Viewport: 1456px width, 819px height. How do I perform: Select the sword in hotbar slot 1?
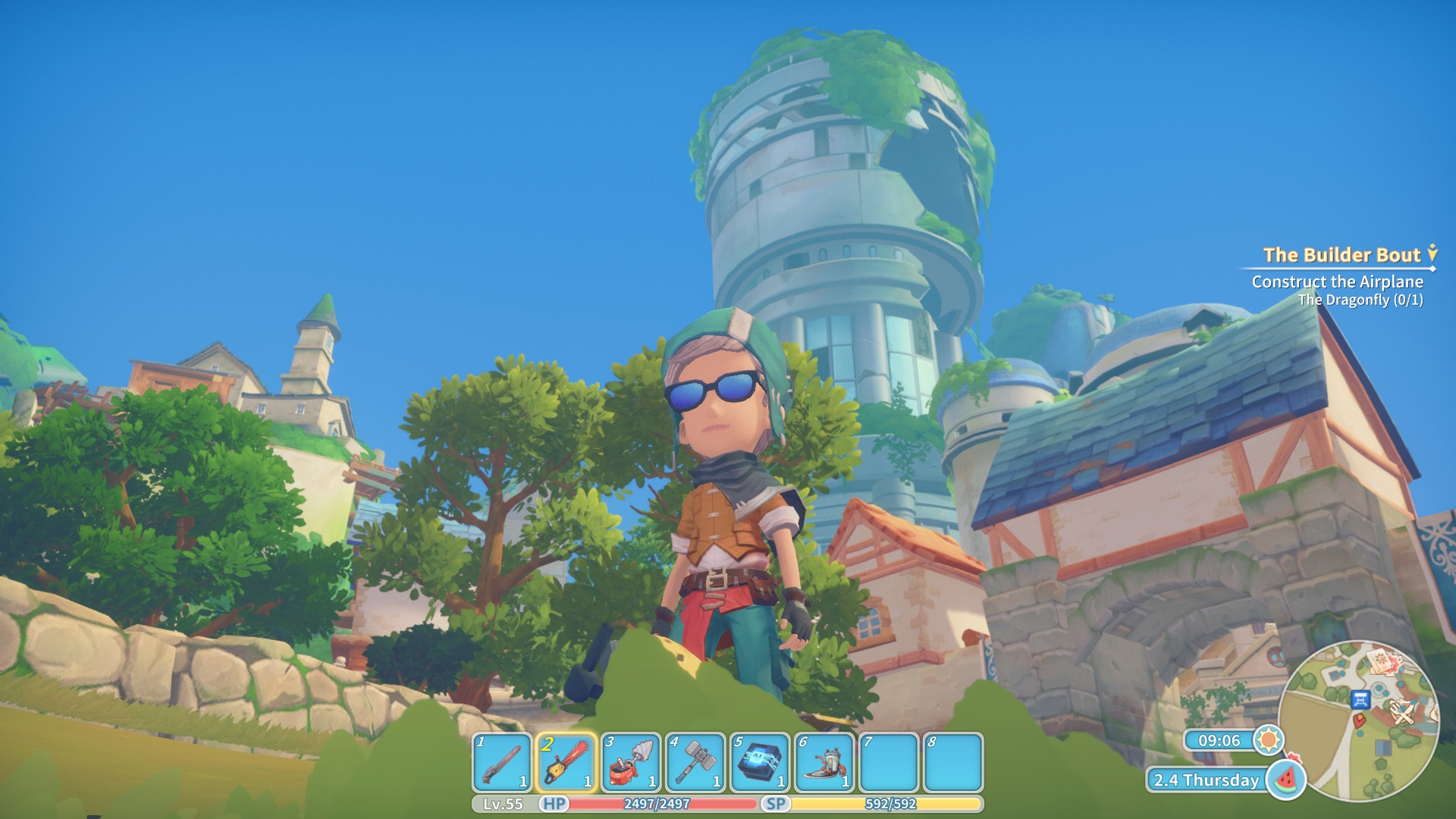pyautogui.click(x=501, y=762)
